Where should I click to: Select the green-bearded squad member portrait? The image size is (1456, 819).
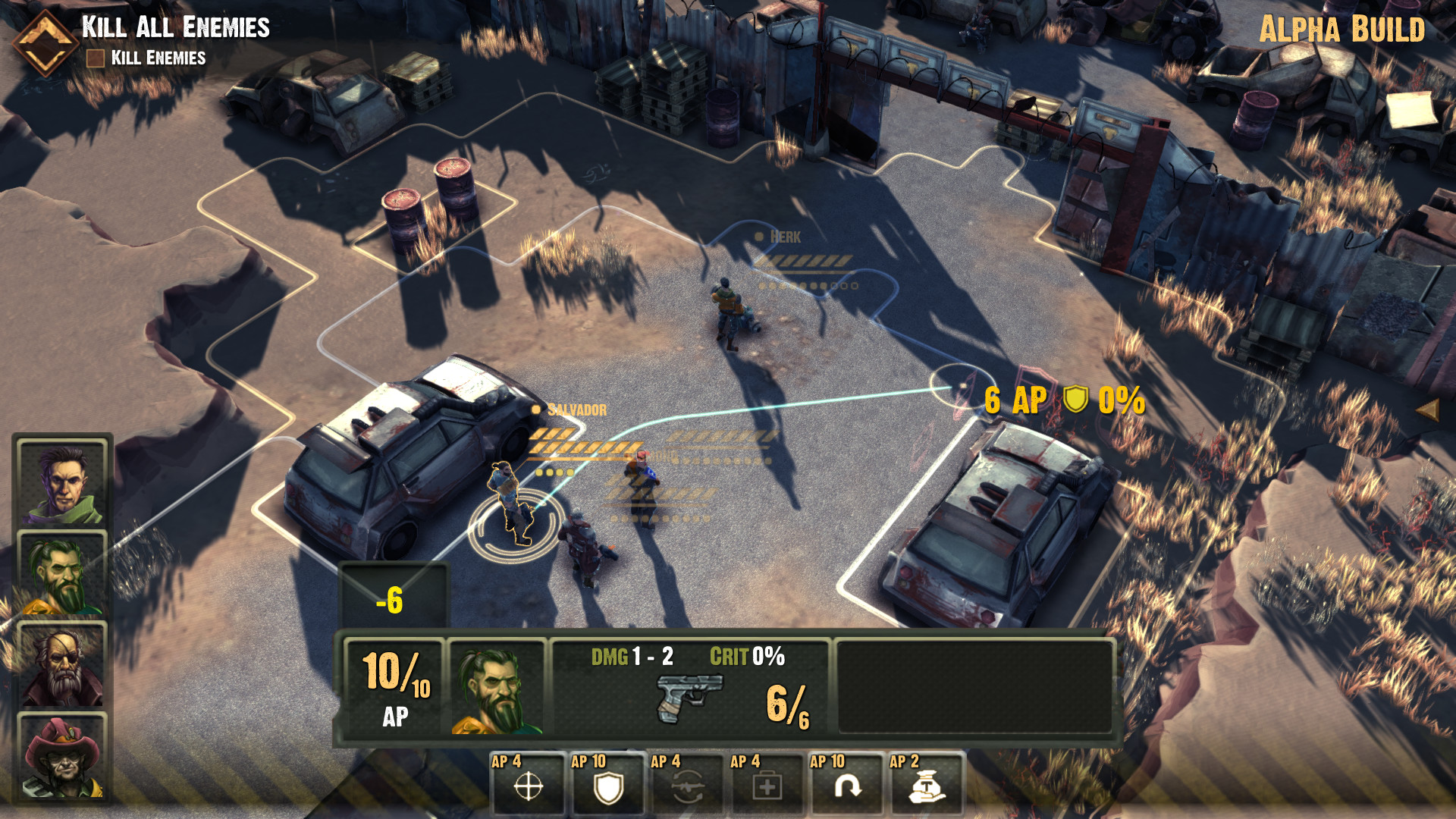[62, 575]
